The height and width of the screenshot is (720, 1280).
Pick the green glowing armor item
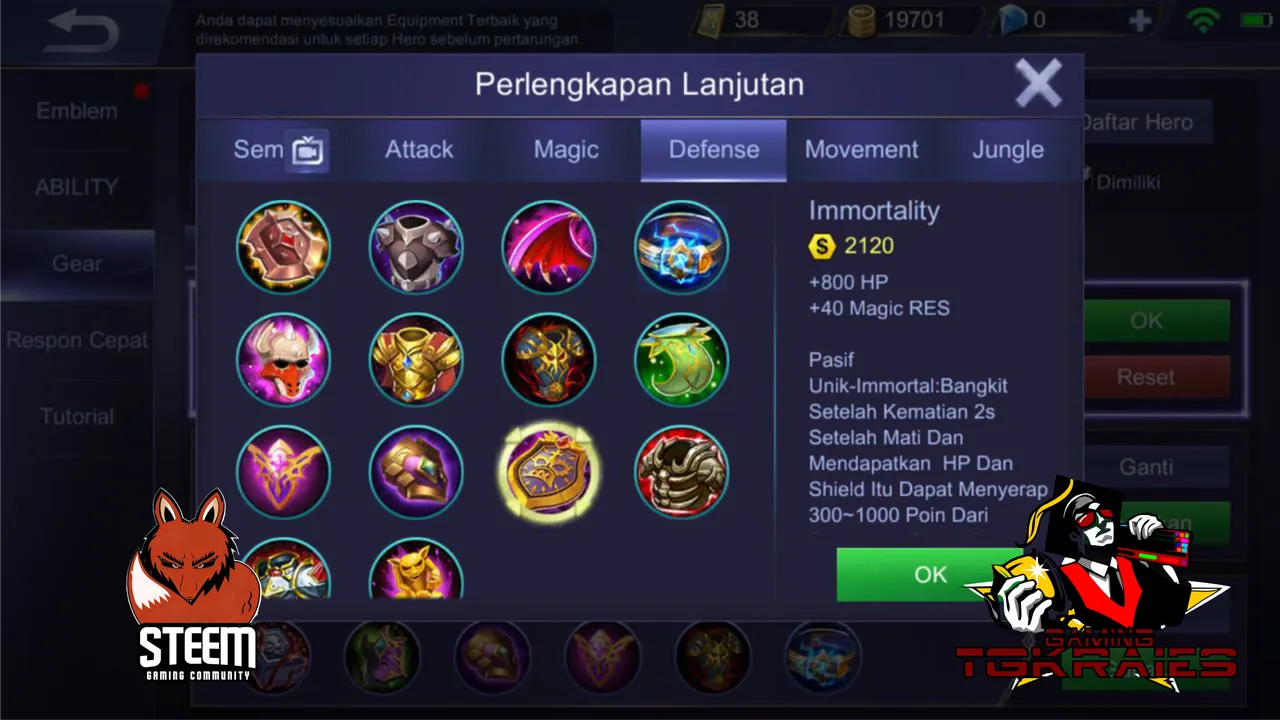(x=681, y=360)
